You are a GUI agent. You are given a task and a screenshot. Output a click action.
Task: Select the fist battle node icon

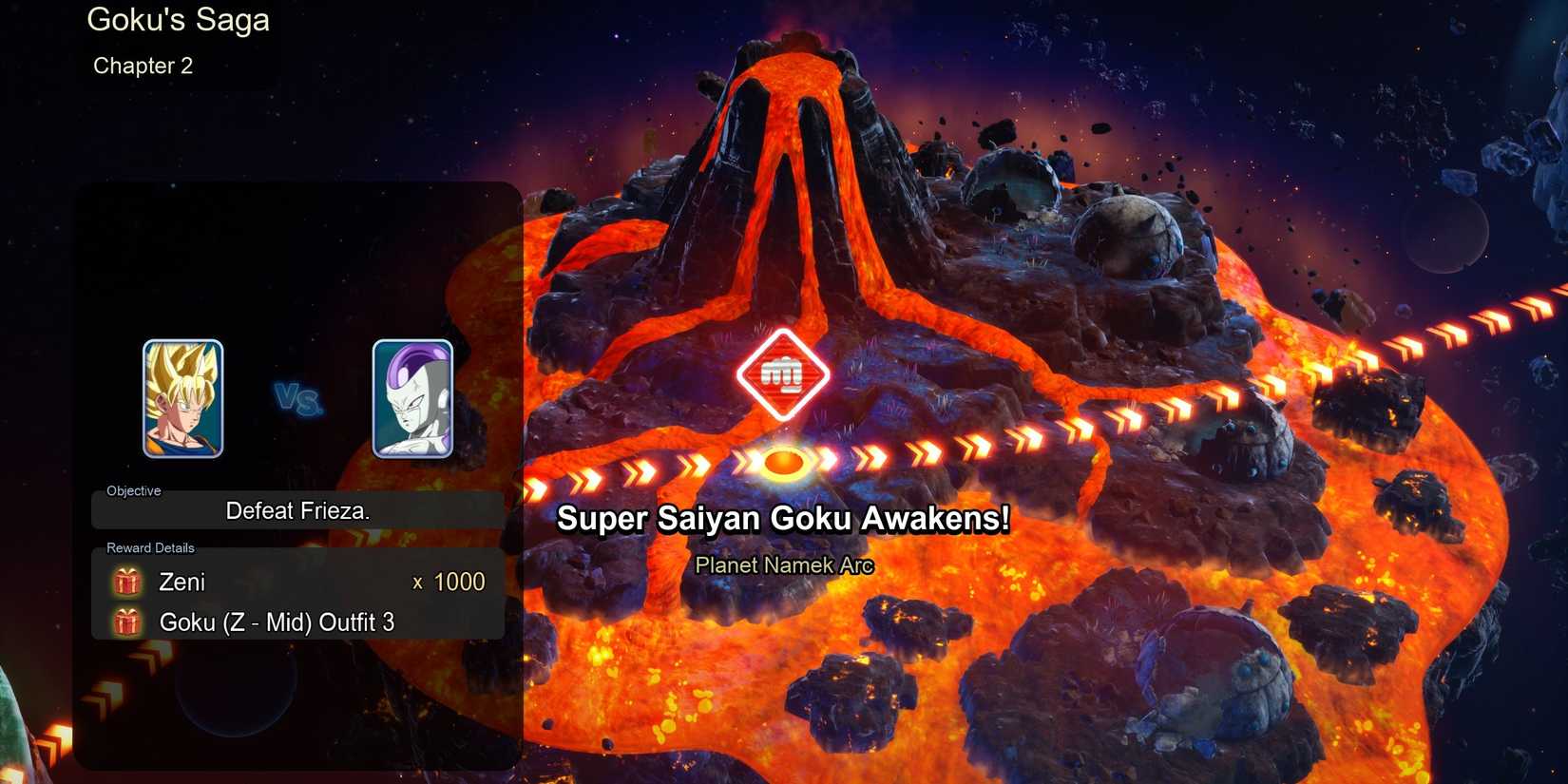pyautogui.click(x=781, y=373)
